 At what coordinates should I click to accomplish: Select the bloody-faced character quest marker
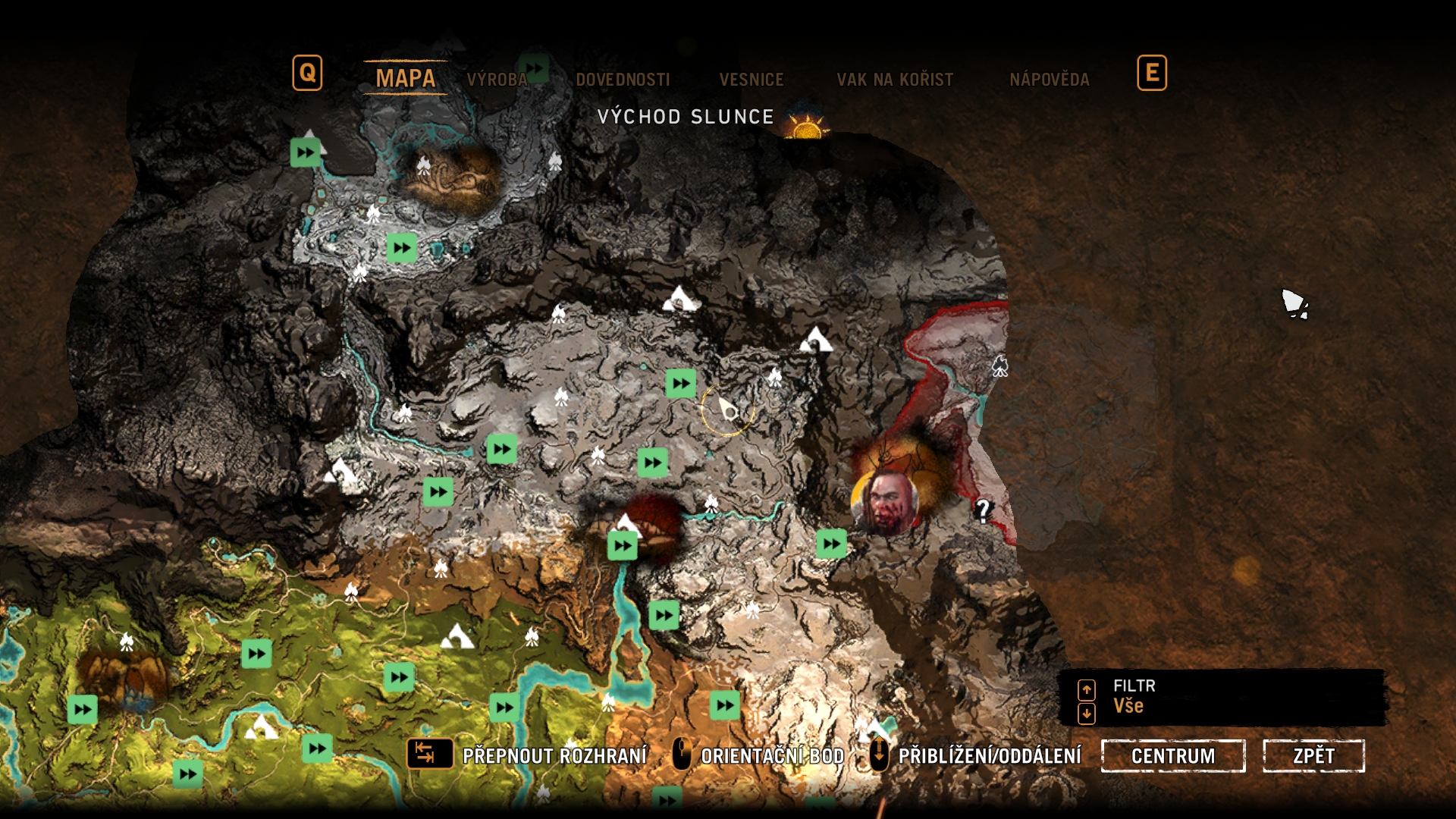pos(885,501)
